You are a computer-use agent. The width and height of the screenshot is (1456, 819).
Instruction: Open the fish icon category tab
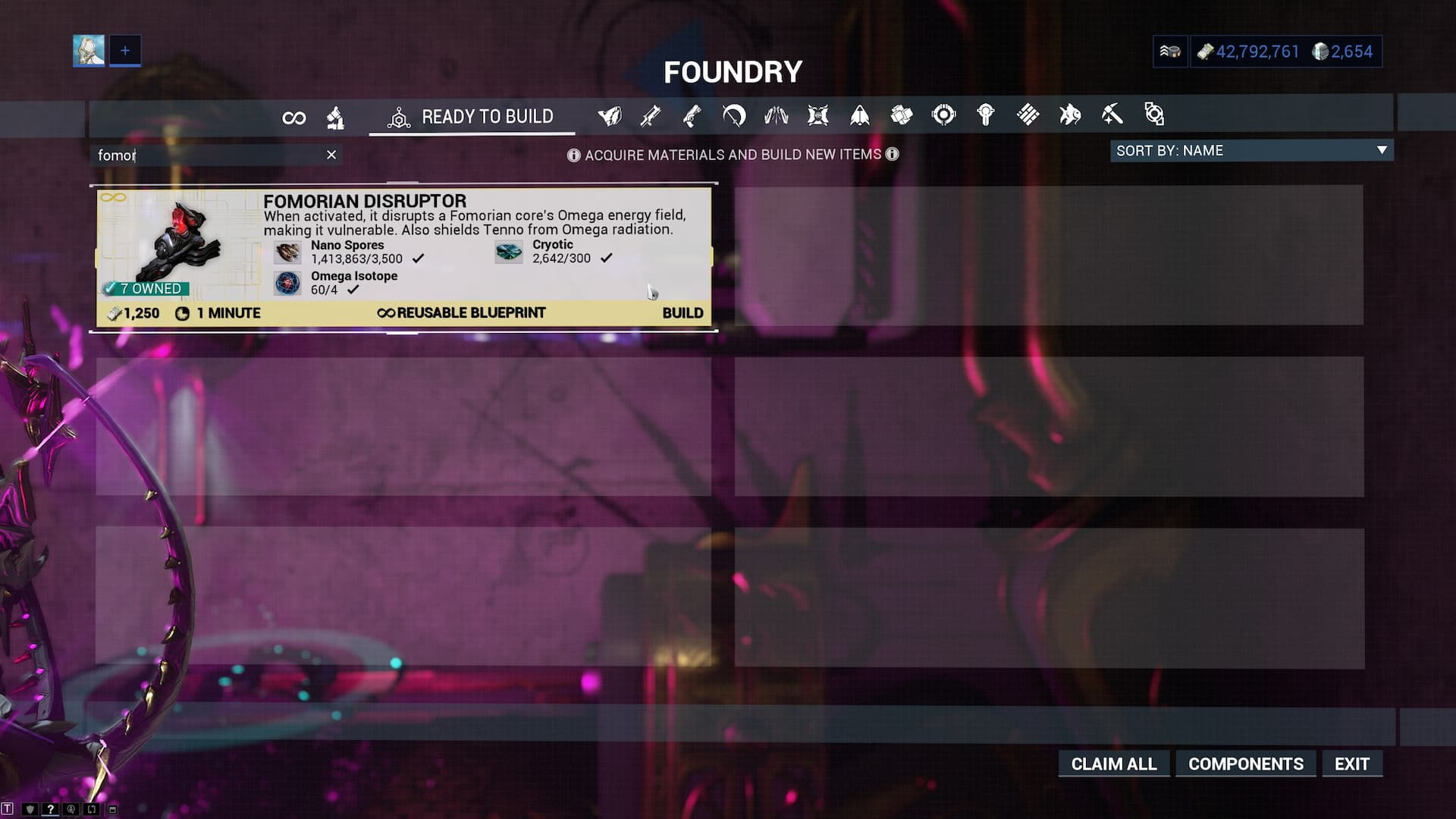tap(1069, 115)
